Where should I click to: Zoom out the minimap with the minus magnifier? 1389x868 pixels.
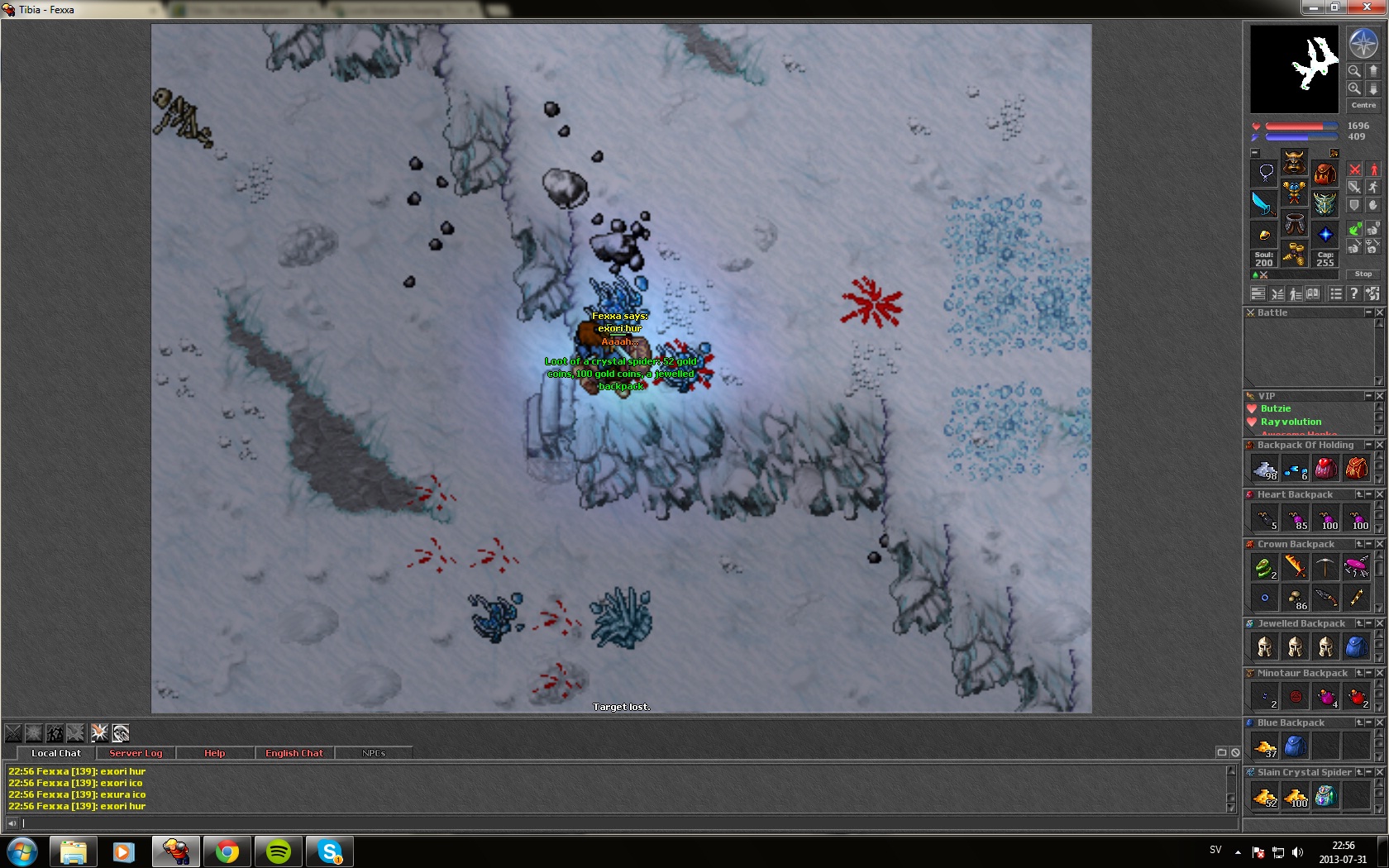1354,71
